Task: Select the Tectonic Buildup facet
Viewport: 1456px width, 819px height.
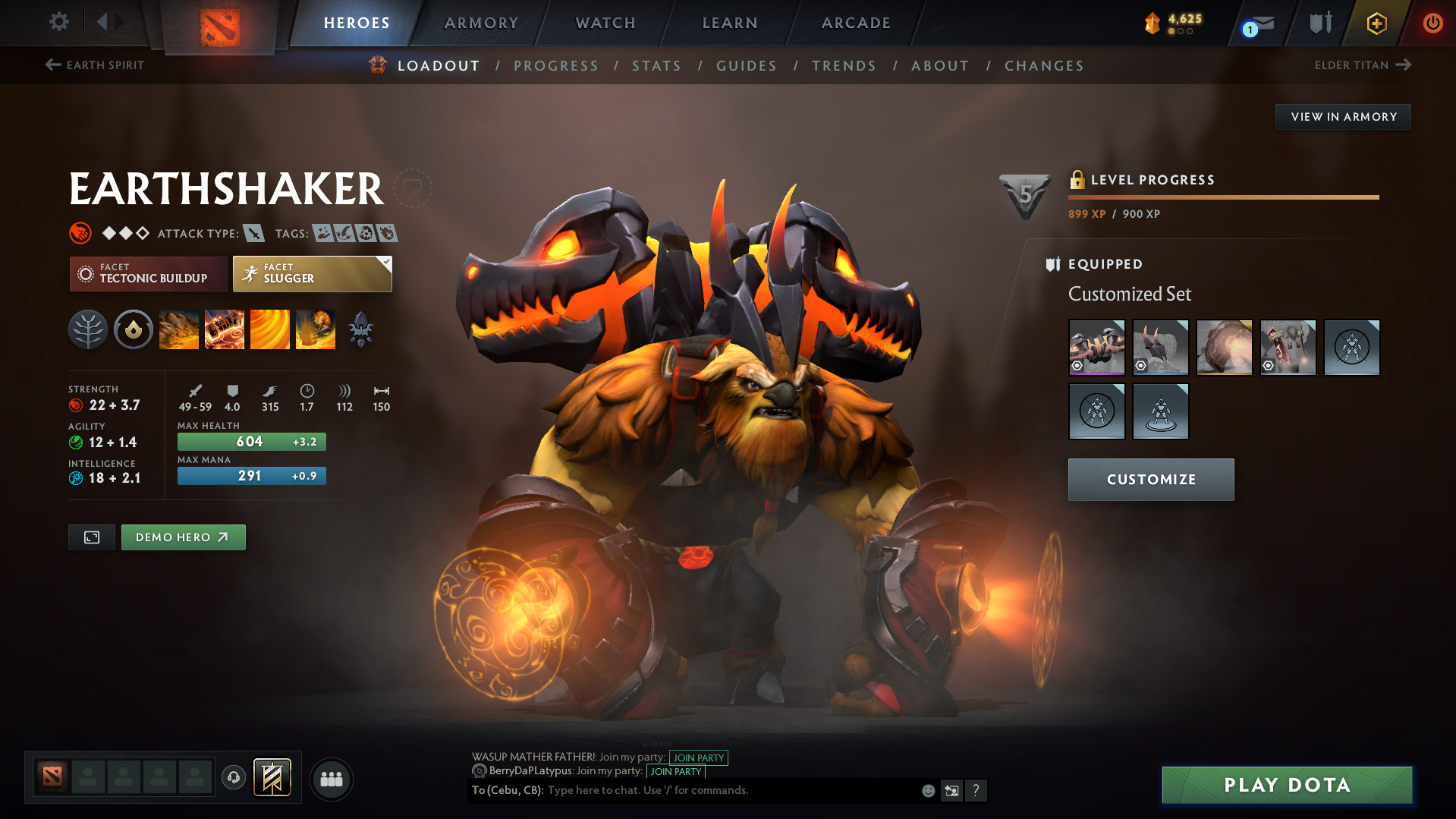Action: [x=148, y=273]
